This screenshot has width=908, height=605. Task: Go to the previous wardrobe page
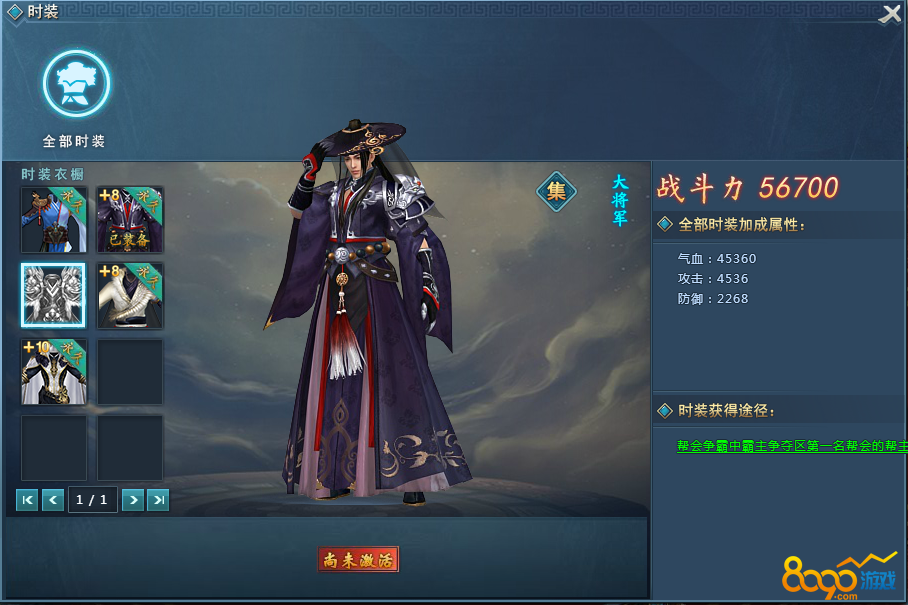click(x=53, y=500)
